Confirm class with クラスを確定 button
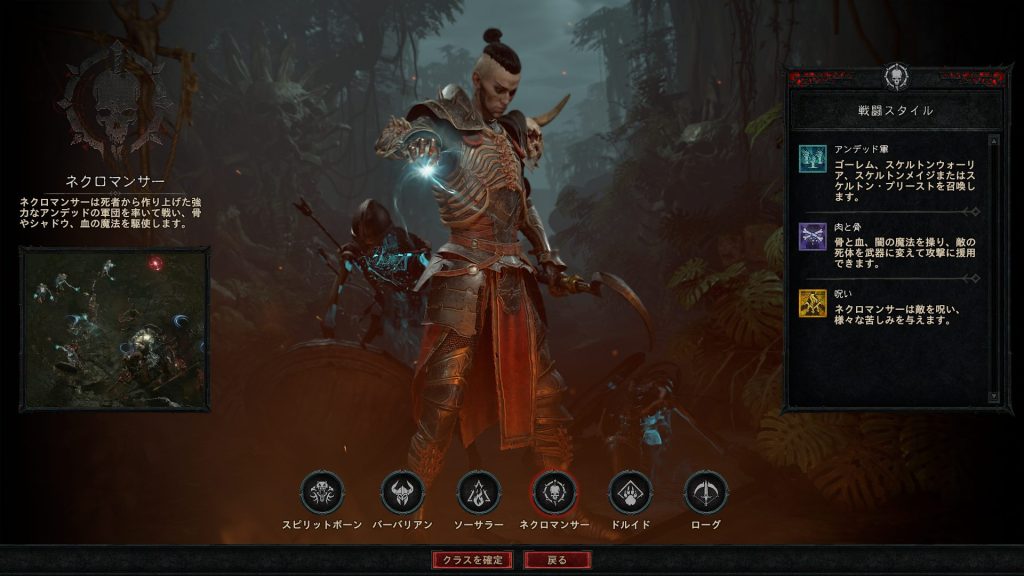 pos(473,560)
